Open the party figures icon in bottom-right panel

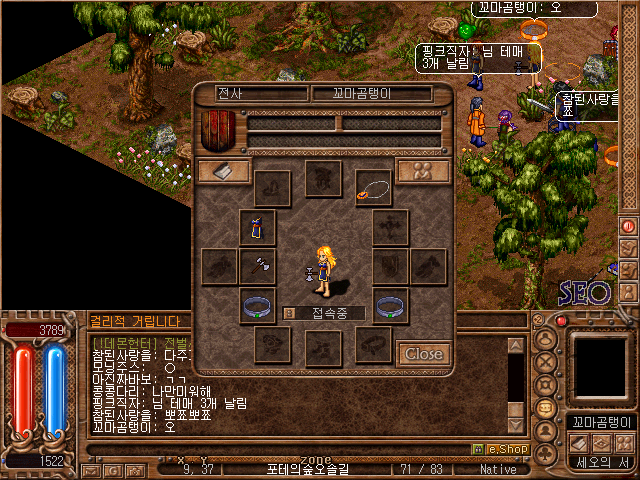click(624, 442)
